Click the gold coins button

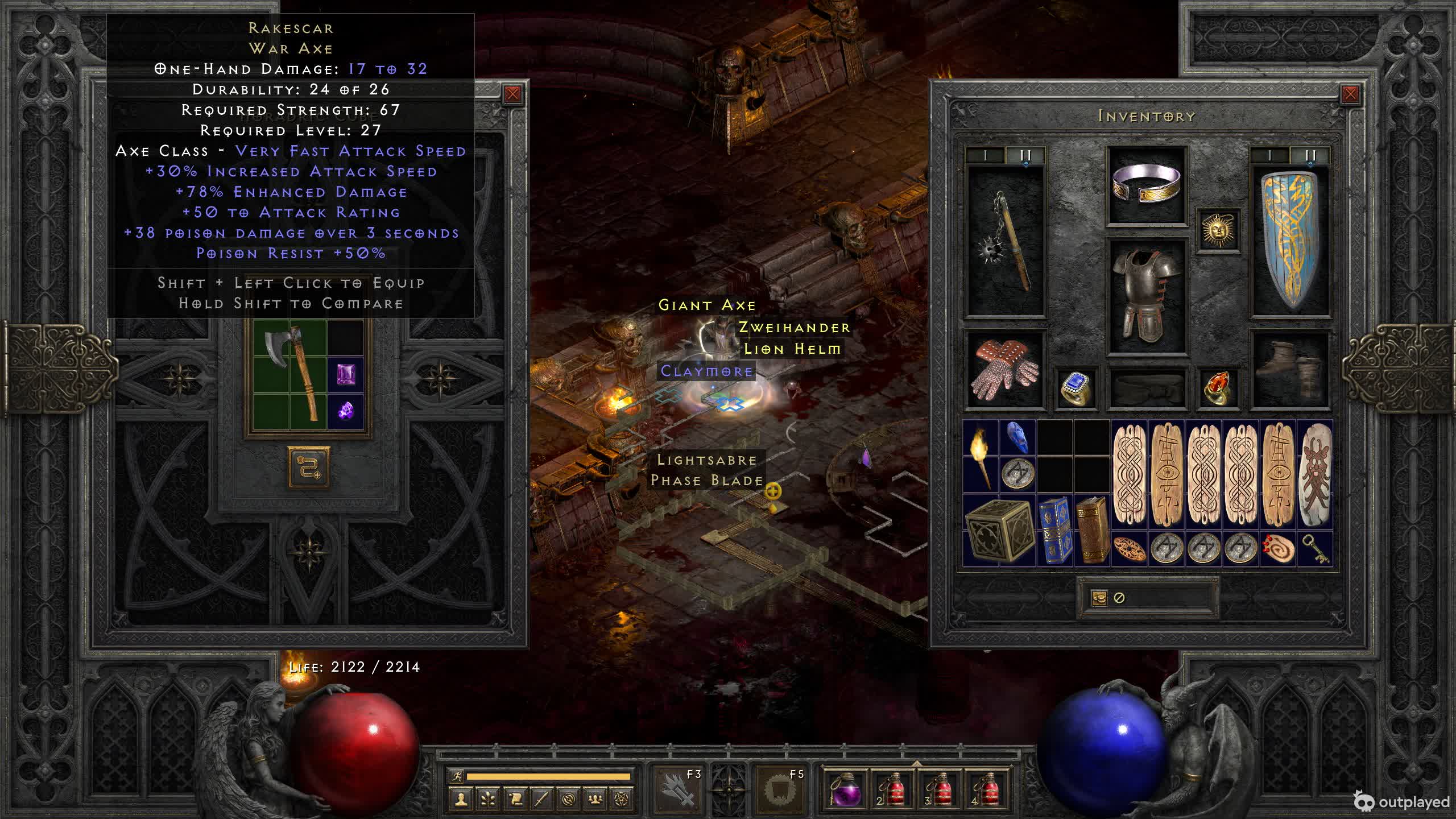[1099, 598]
